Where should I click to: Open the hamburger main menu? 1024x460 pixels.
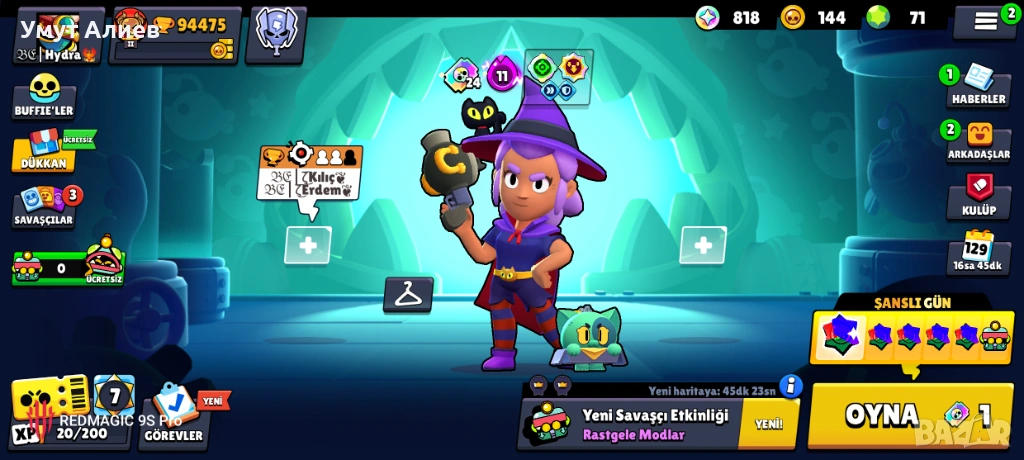(985, 20)
